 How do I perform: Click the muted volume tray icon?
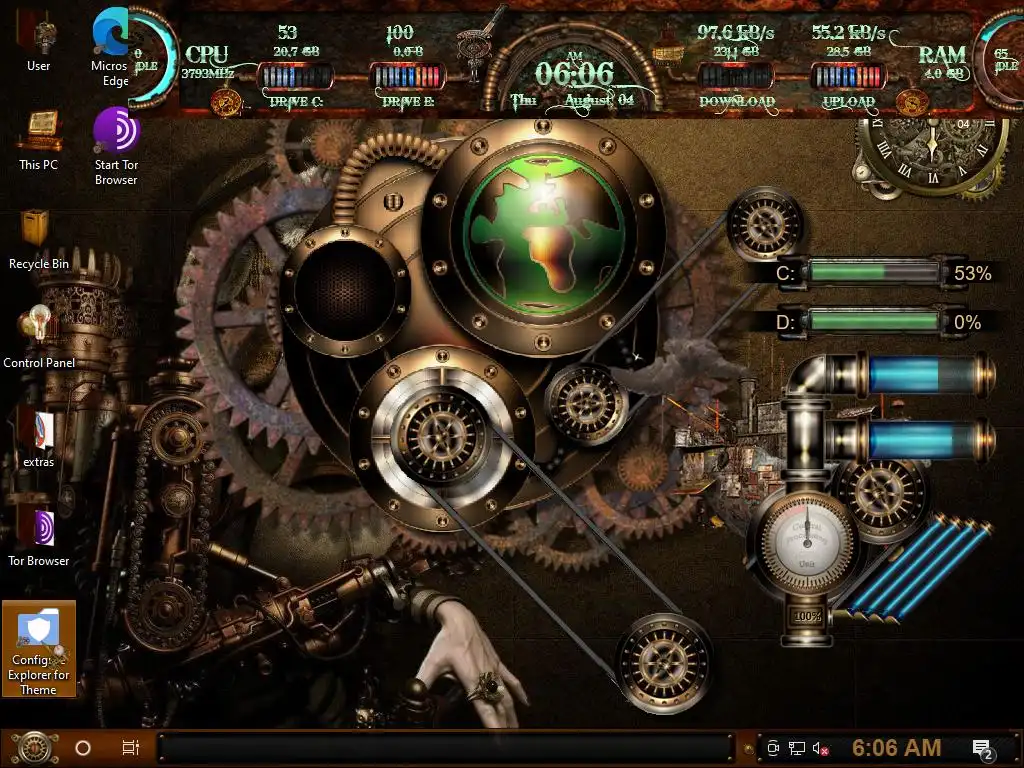point(822,748)
